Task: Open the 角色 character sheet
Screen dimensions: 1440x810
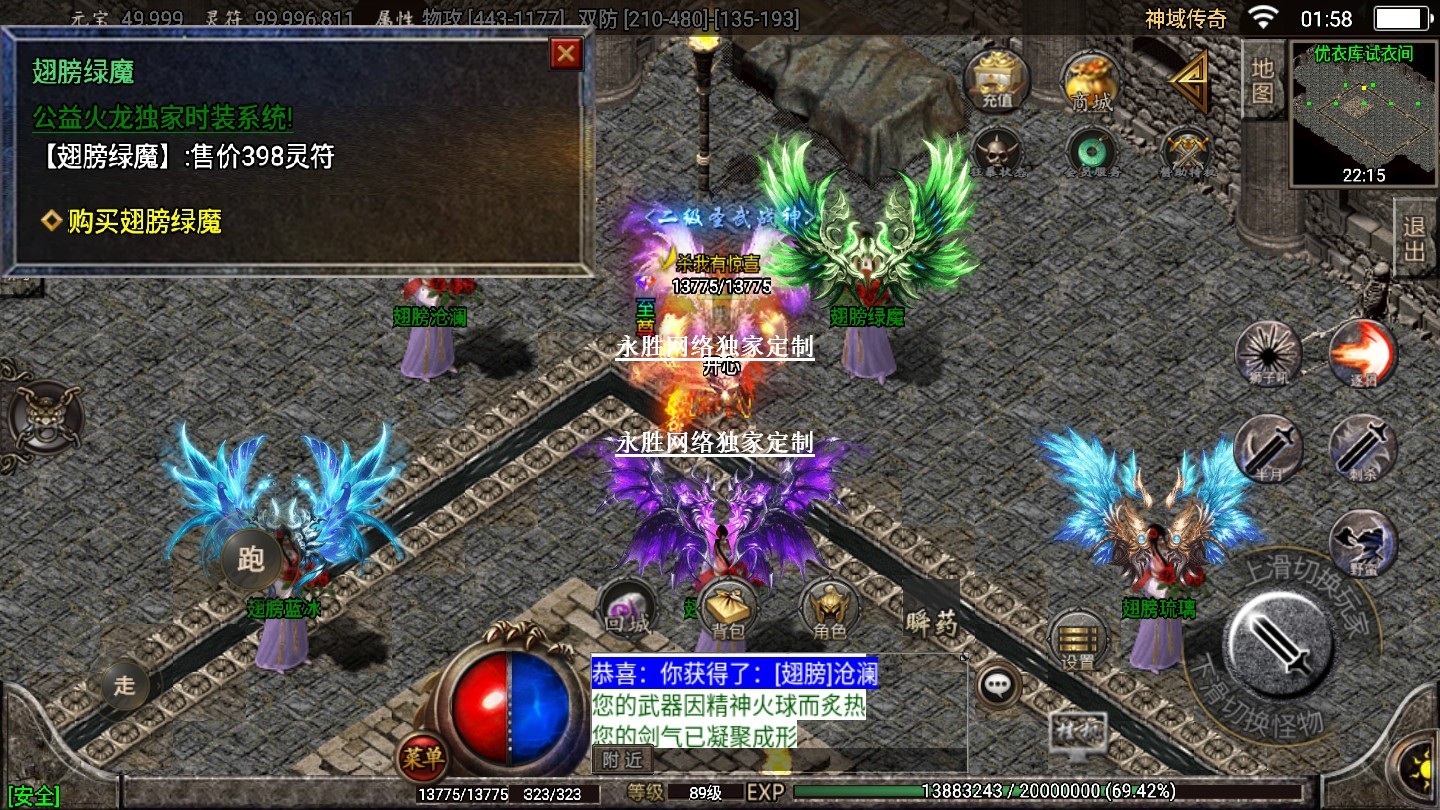Action: 830,608
